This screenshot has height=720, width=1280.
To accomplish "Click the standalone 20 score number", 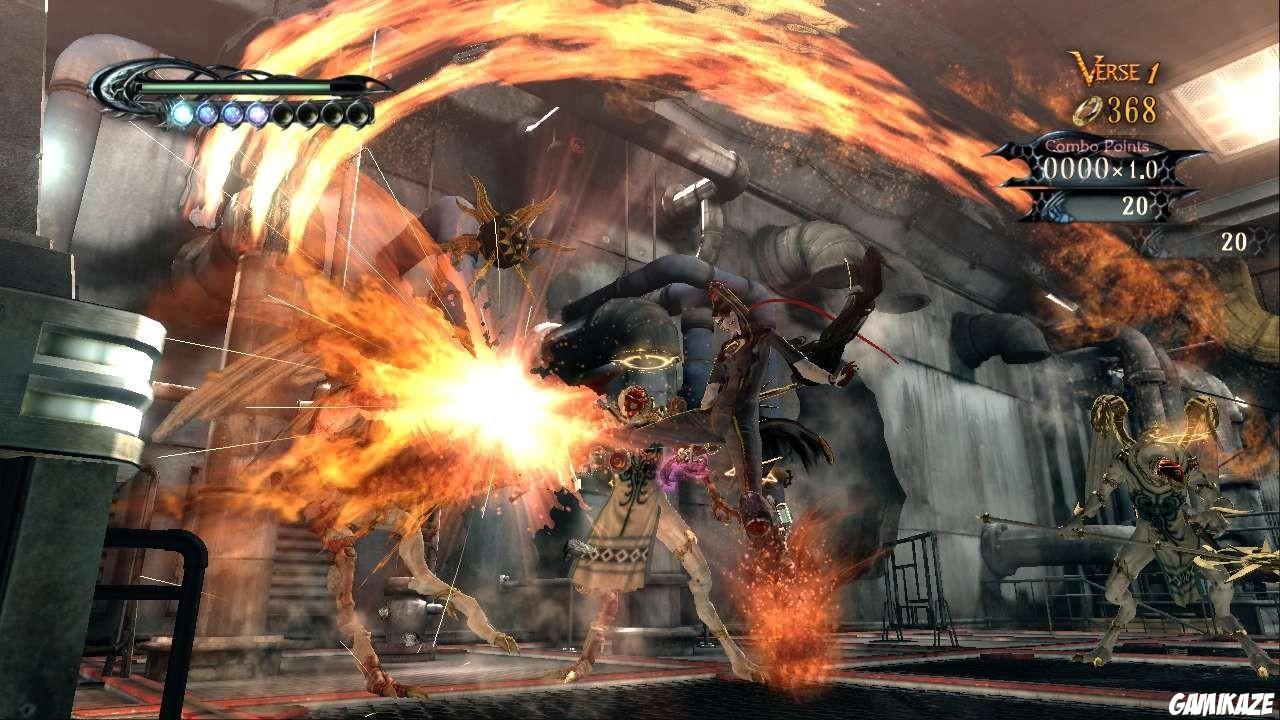I will (1231, 240).
